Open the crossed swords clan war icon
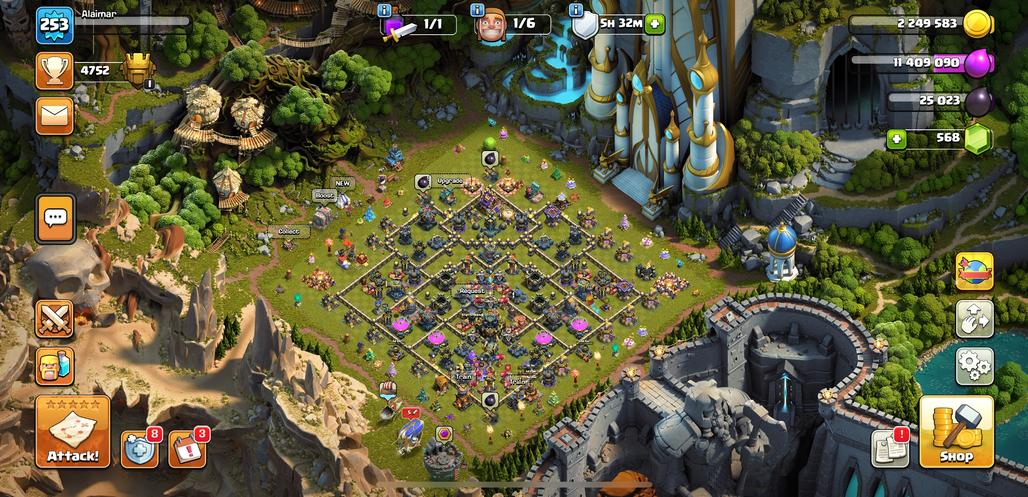 click(x=55, y=319)
